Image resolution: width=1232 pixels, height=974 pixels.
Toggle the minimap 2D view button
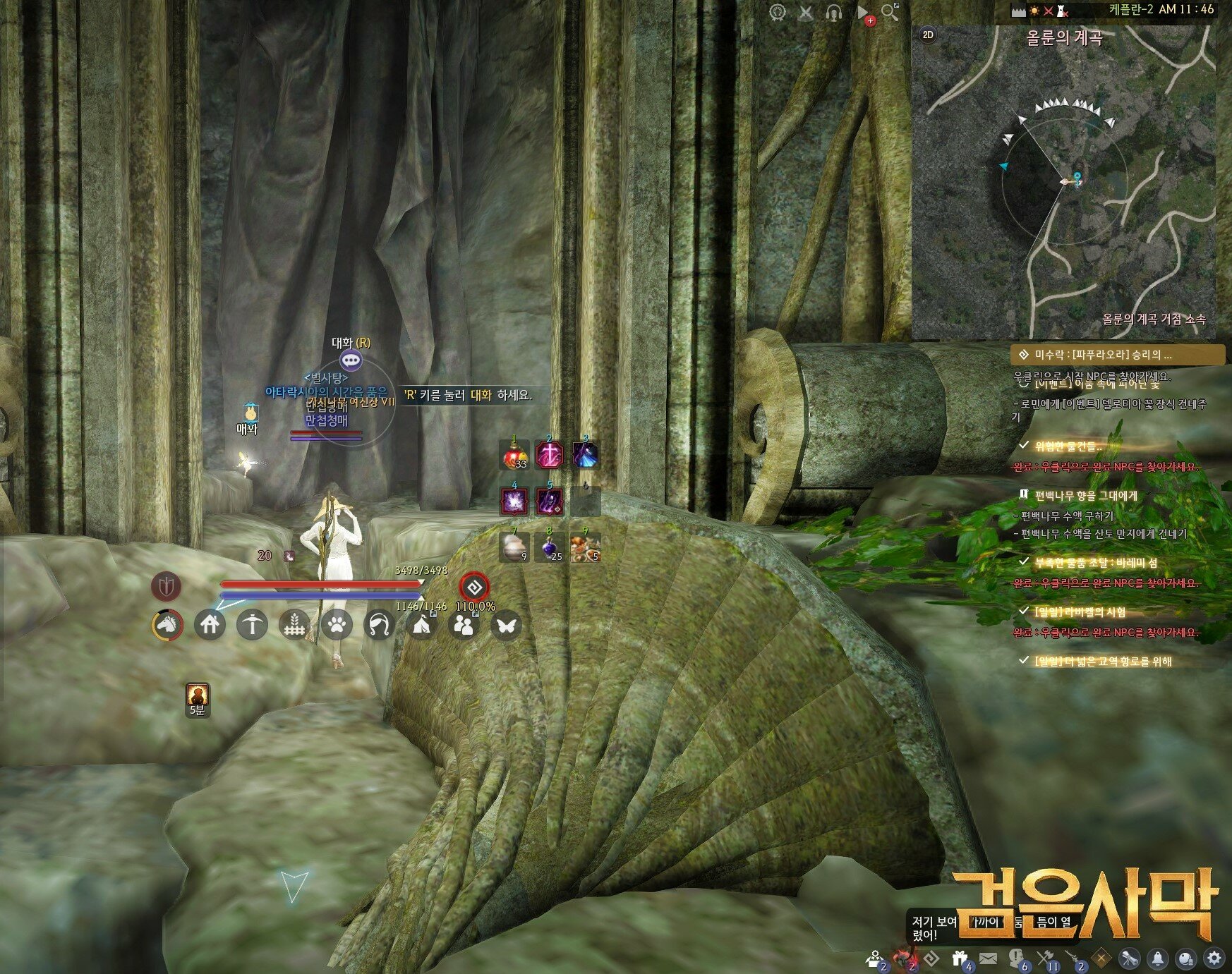(x=928, y=35)
